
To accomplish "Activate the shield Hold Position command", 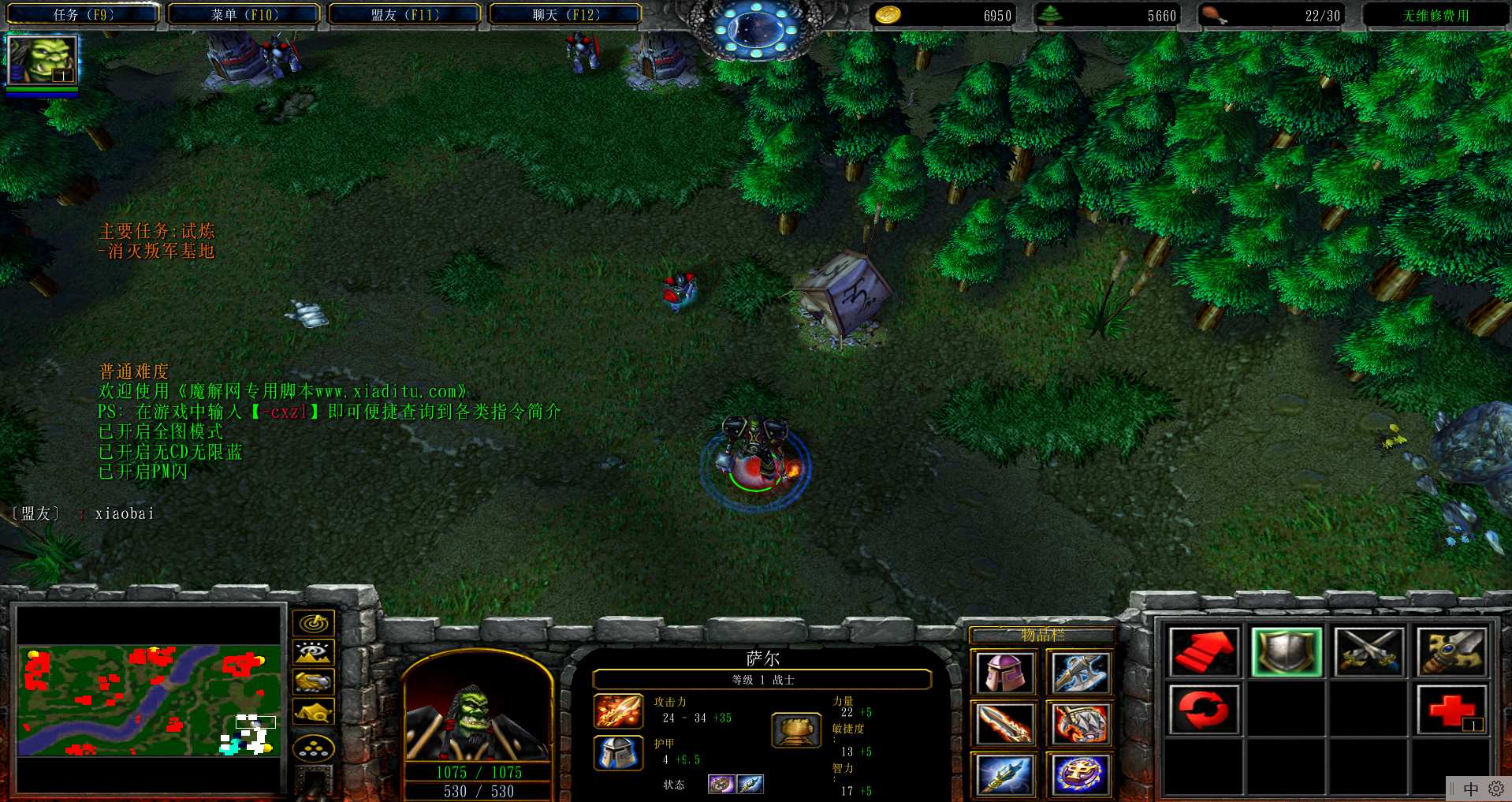I will tap(1286, 652).
